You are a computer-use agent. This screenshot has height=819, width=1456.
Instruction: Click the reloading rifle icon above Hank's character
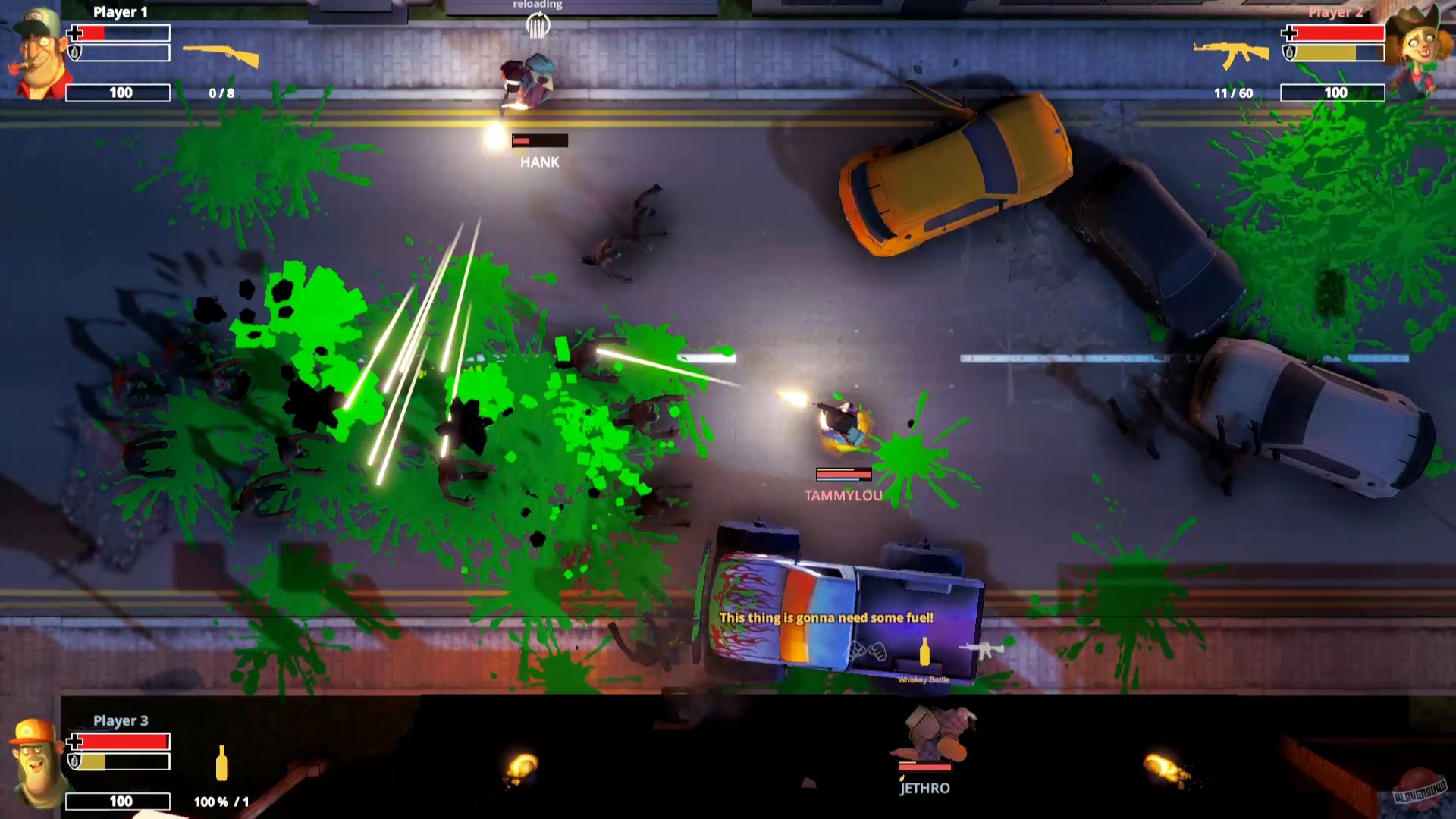(x=538, y=24)
